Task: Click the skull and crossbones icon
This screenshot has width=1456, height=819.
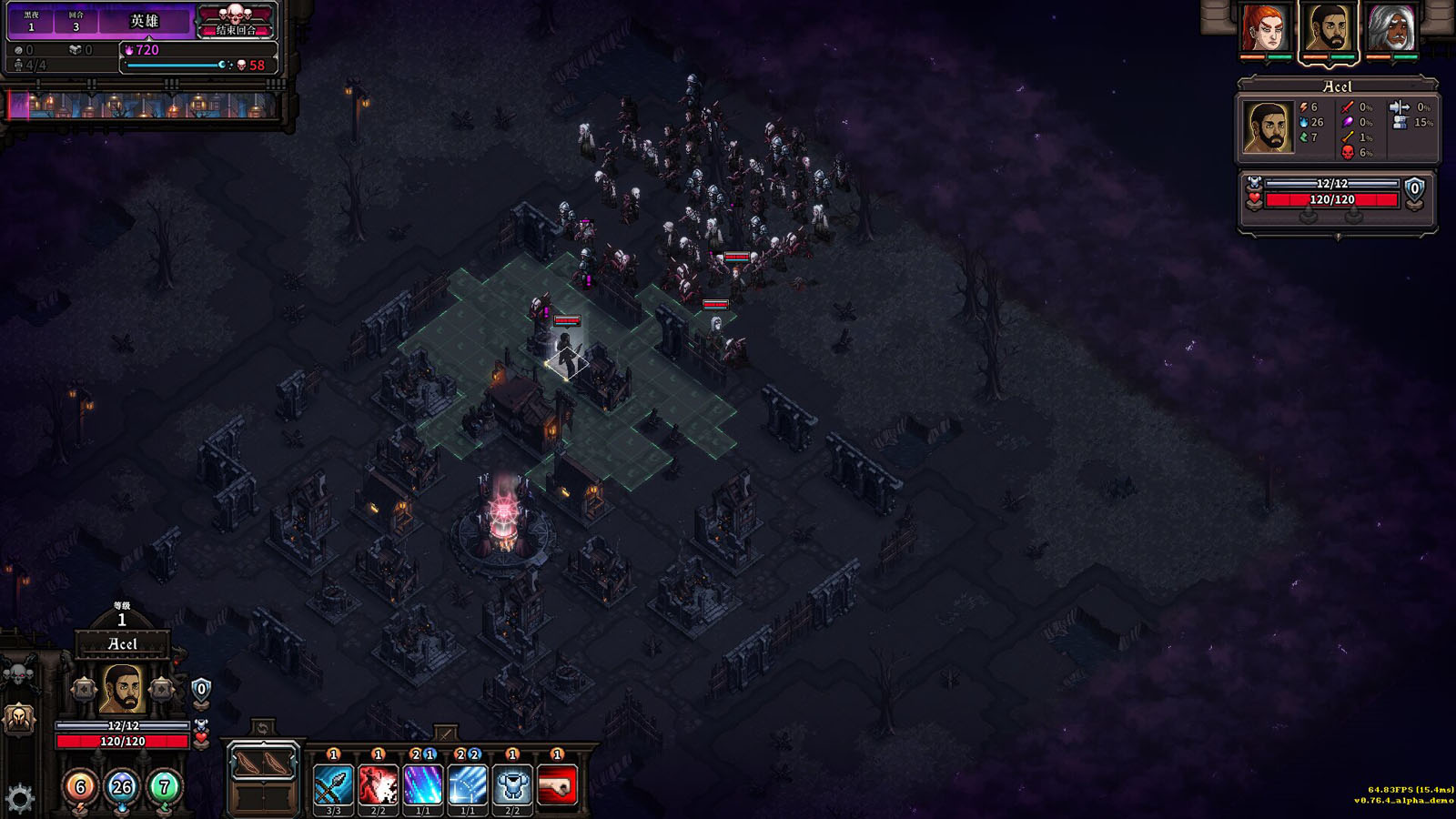Action: coord(19,674)
